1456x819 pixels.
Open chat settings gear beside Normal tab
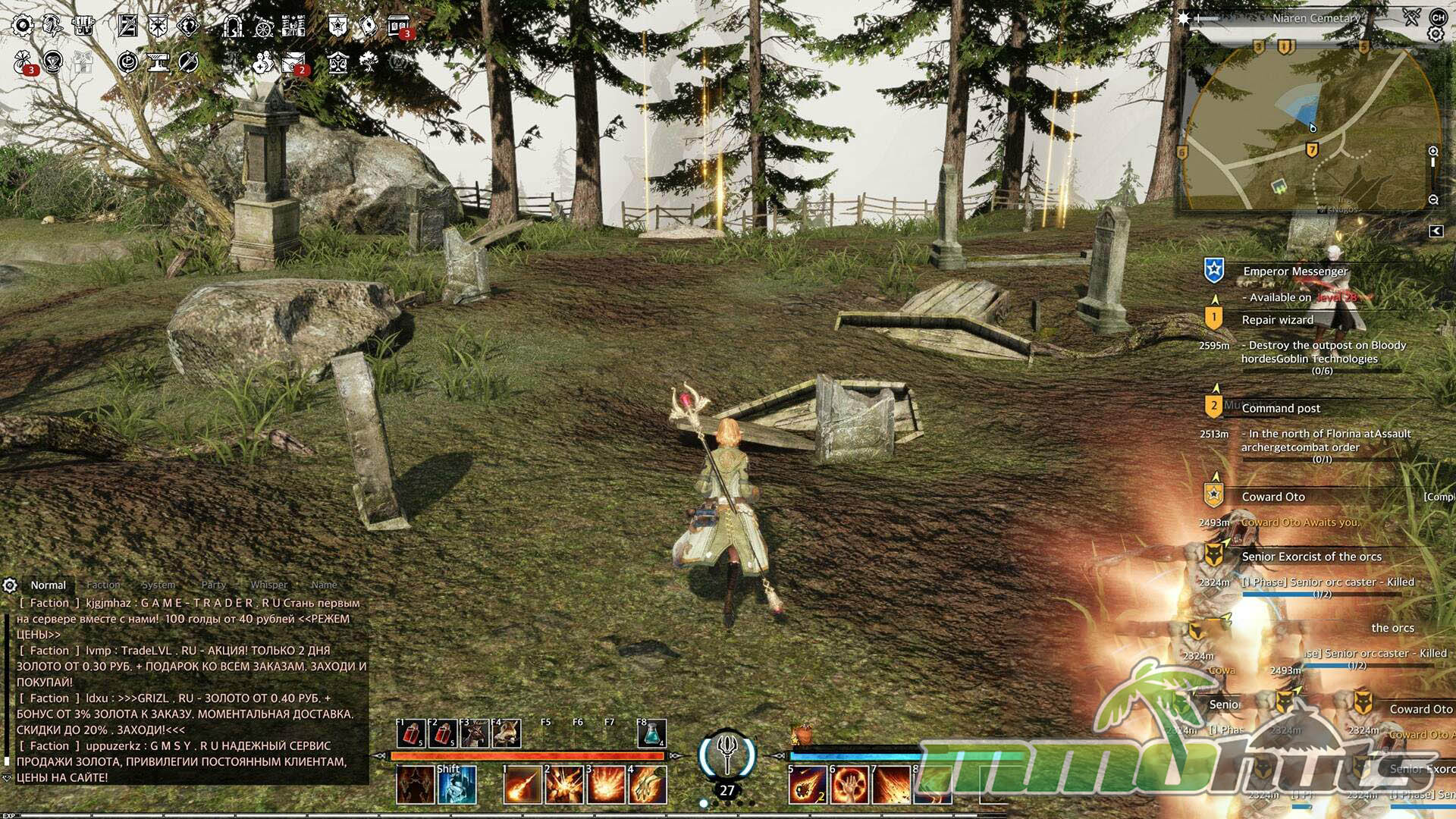10,585
